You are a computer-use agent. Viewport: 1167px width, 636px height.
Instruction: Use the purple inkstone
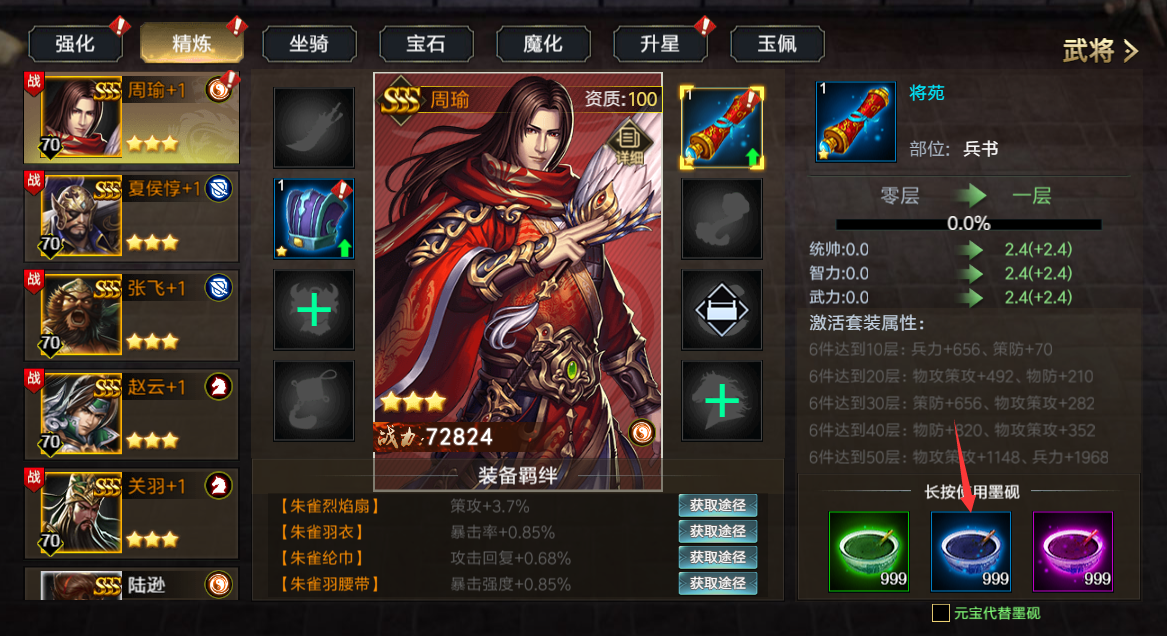[x=1072, y=551]
